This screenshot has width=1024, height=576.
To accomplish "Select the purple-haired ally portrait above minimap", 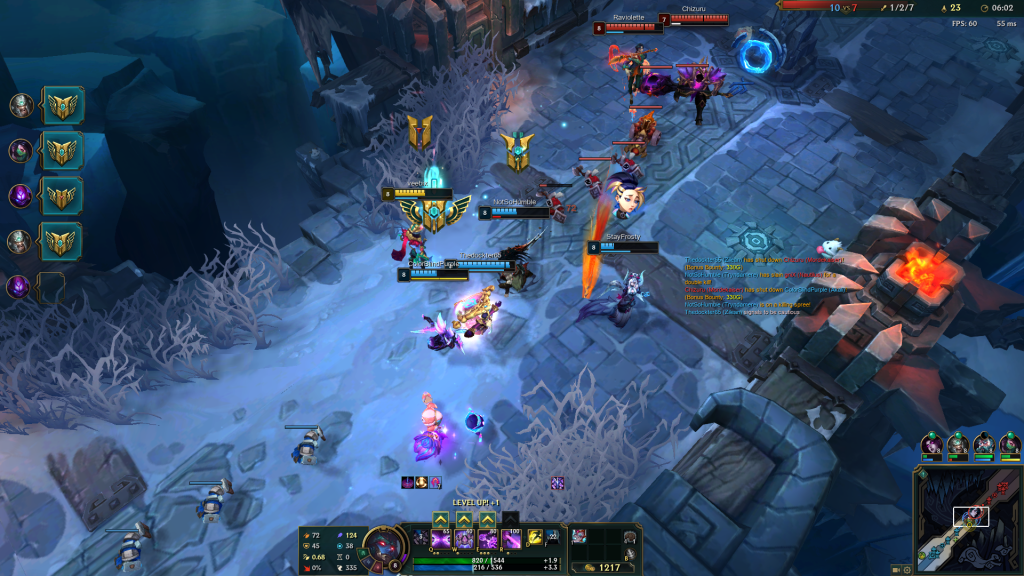I will pyautogui.click(x=932, y=443).
